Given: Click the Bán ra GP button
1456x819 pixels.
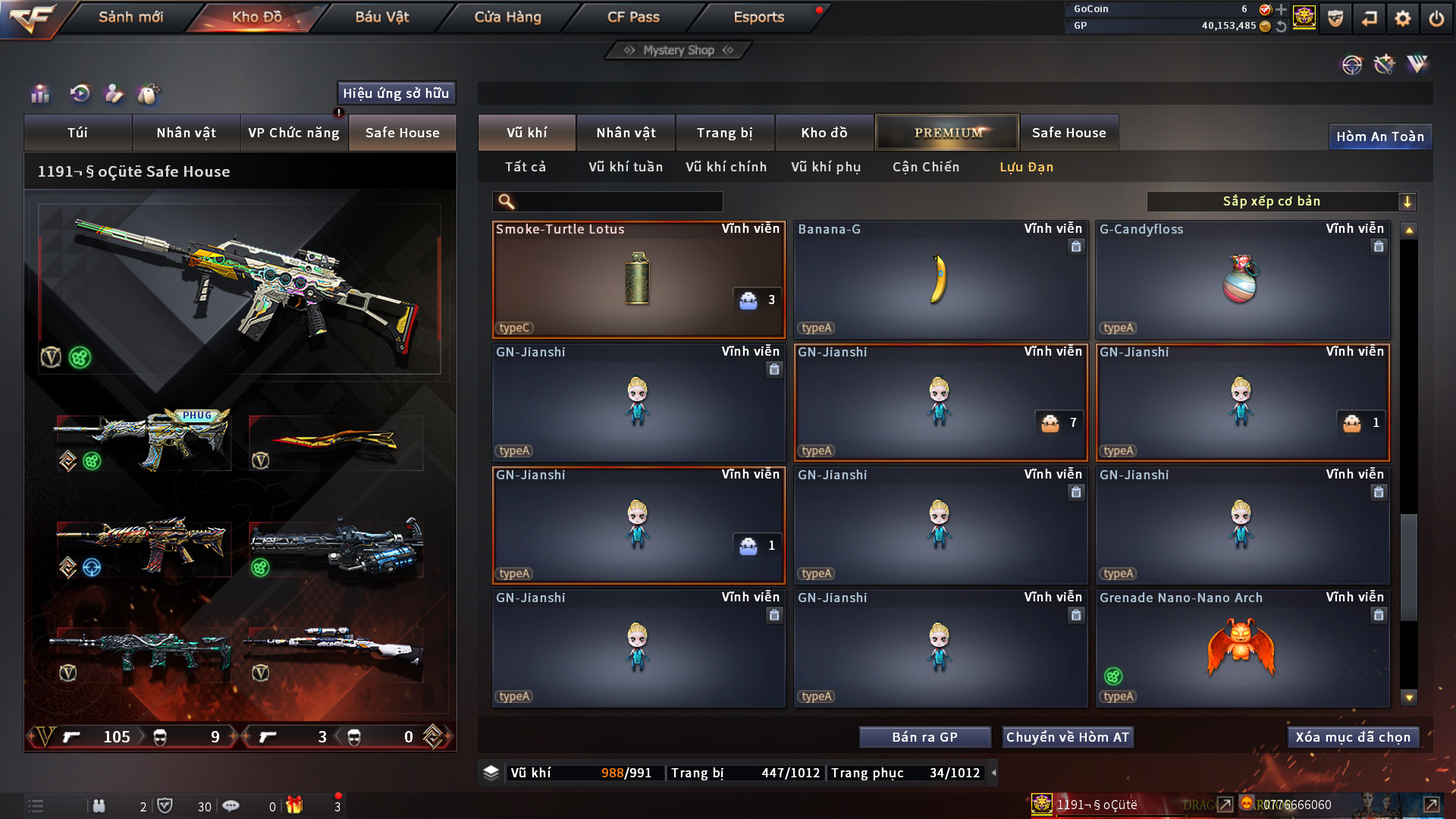Looking at the screenshot, I should 924,737.
